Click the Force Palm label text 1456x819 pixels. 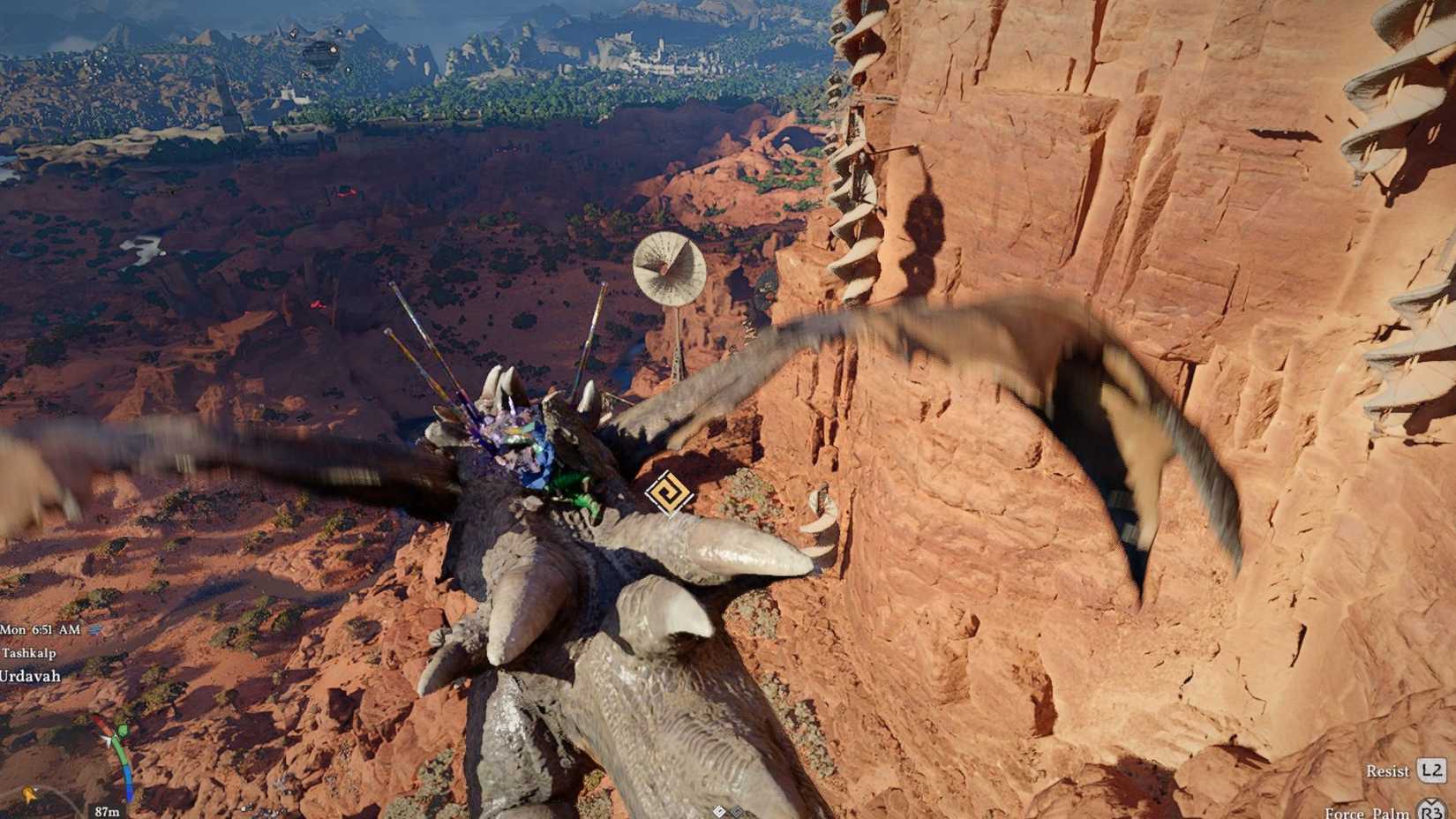1368,813
